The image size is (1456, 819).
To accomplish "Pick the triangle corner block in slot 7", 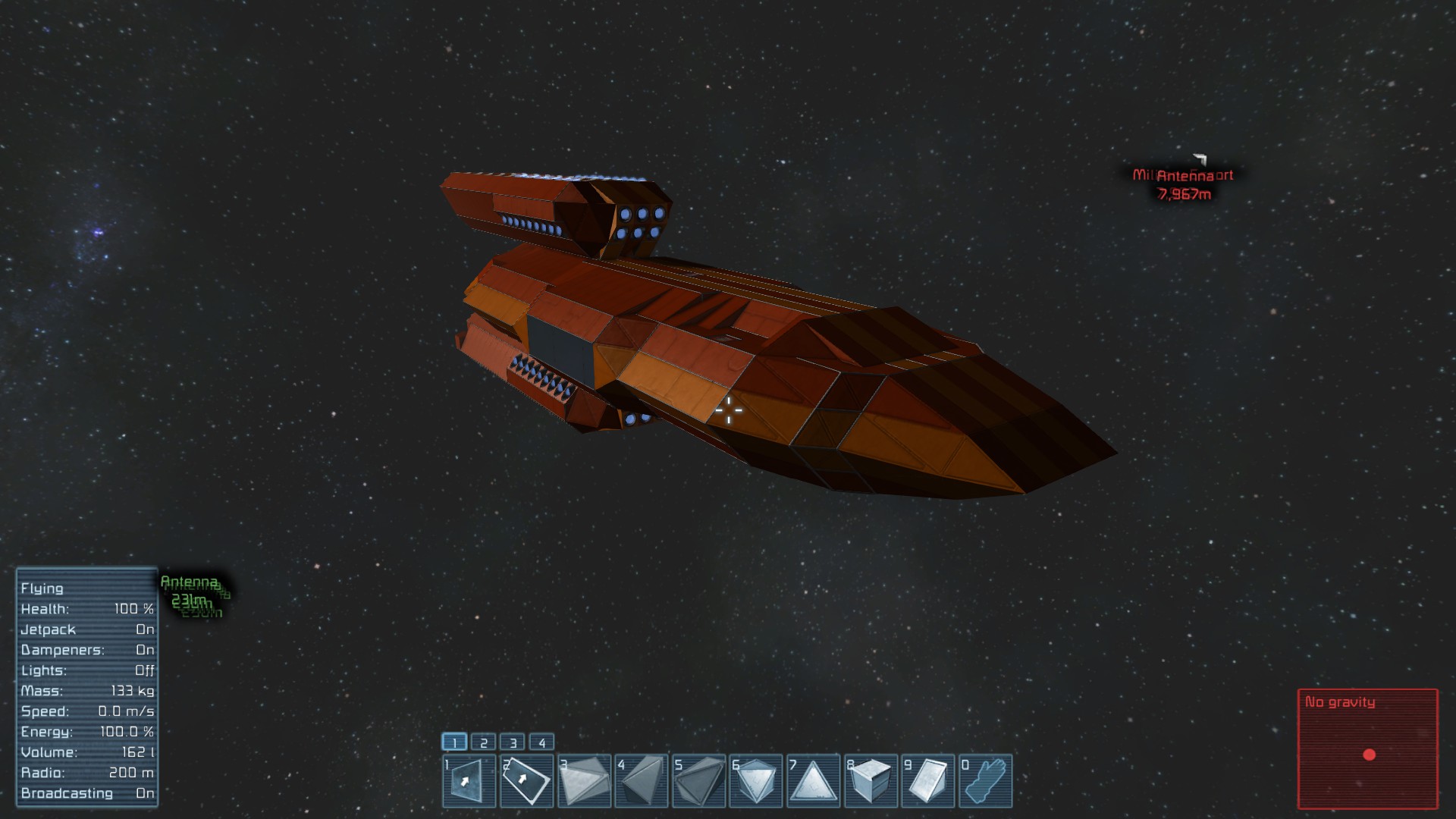I will coord(813,780).
